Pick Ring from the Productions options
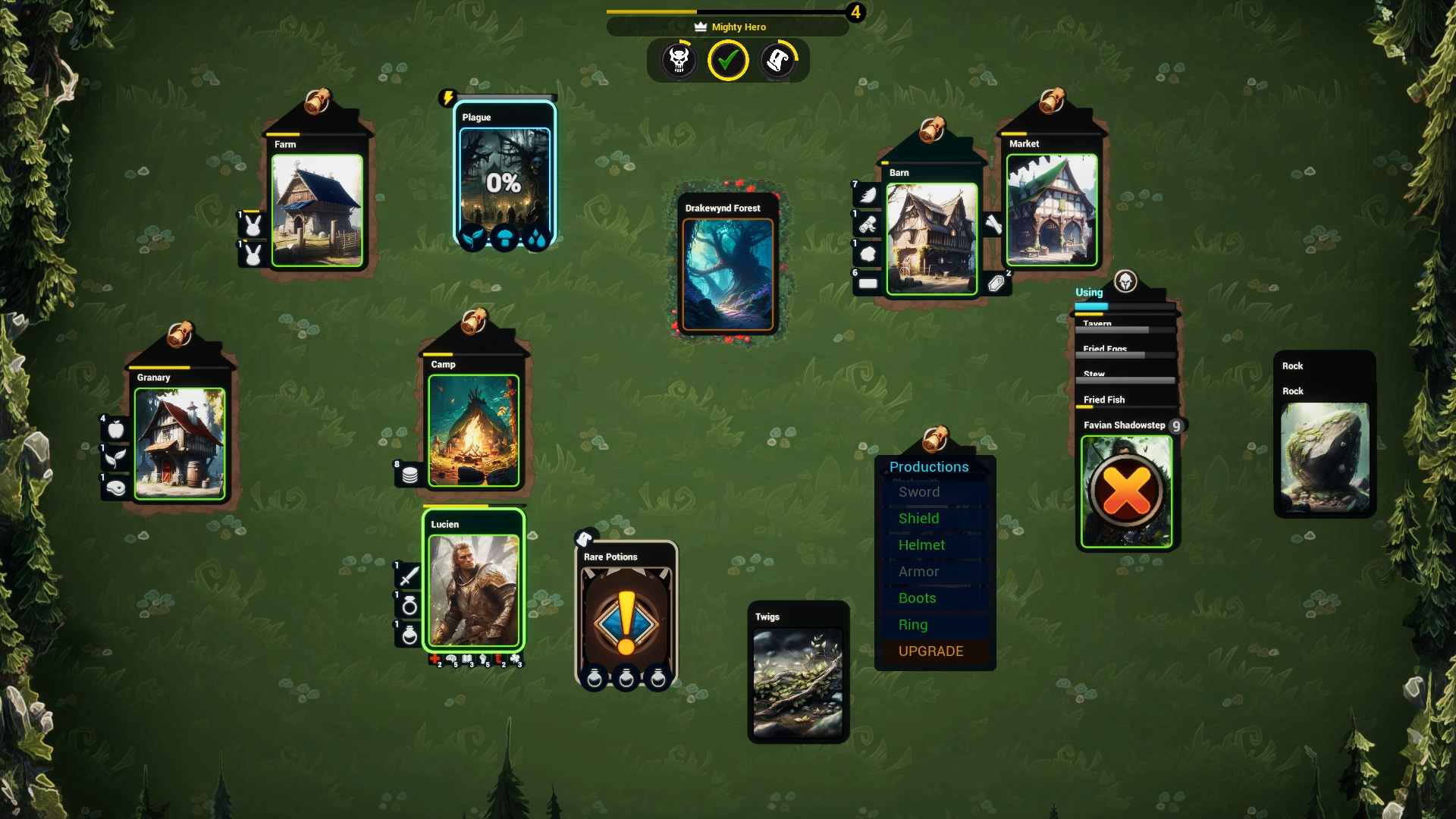This screenshot has width=1456, height=819. click(x=913, y=625)
